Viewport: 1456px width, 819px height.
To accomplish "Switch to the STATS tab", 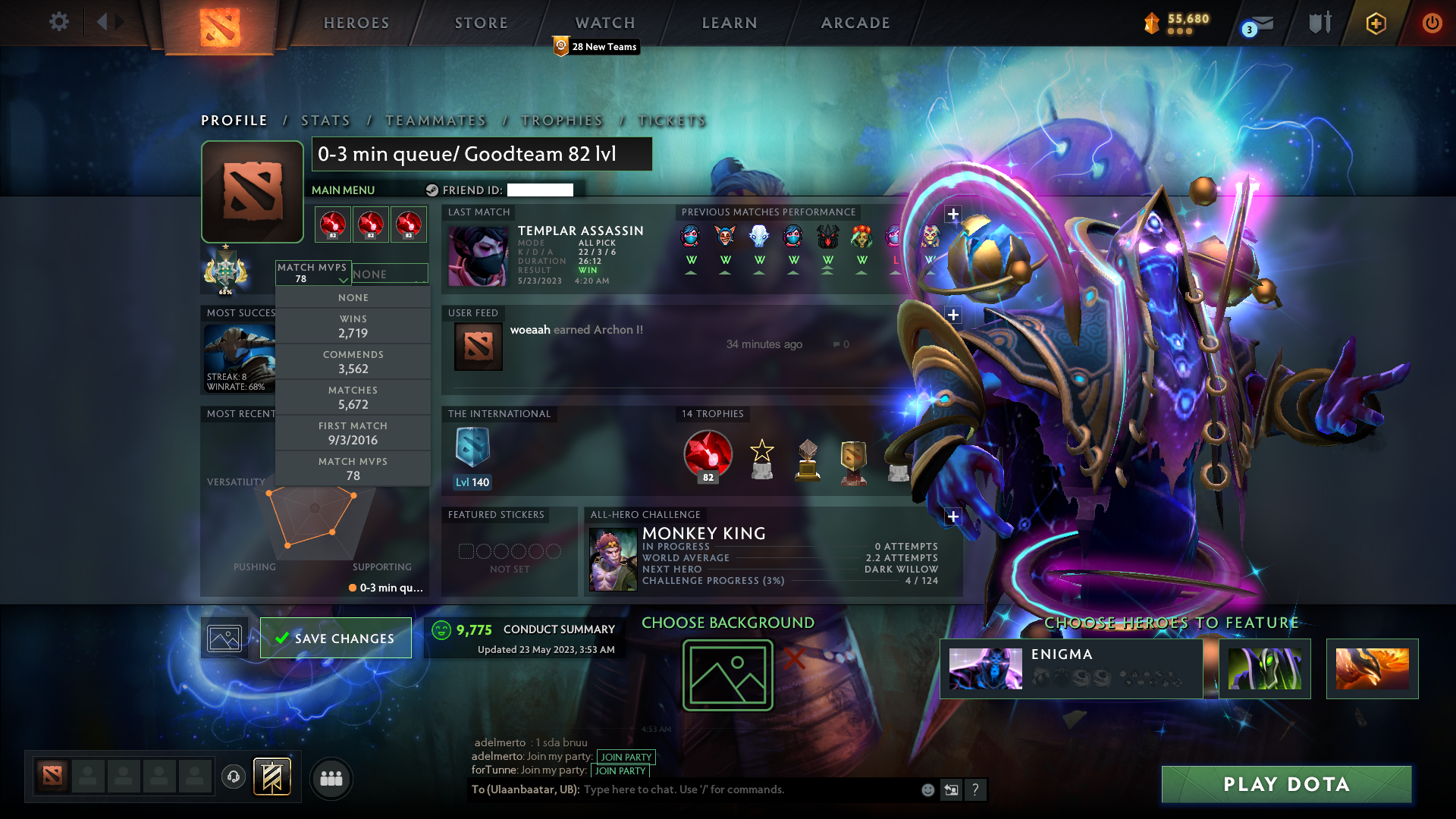I will click(325, 121).
